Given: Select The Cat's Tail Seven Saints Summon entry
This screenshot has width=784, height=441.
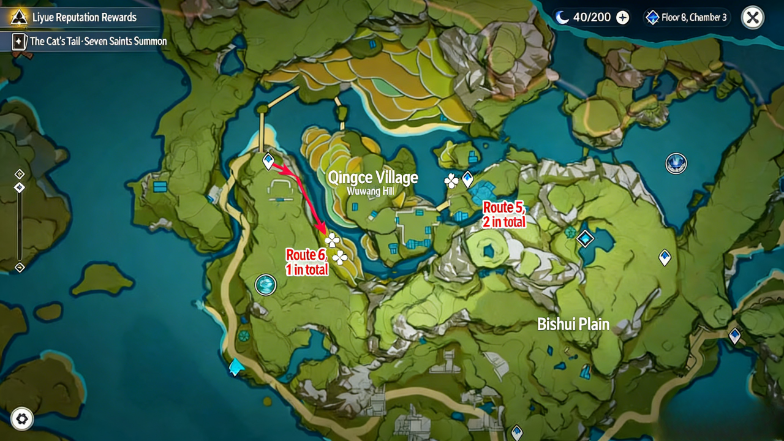Looking at the screenshot, I should click(x=88, y=41).
